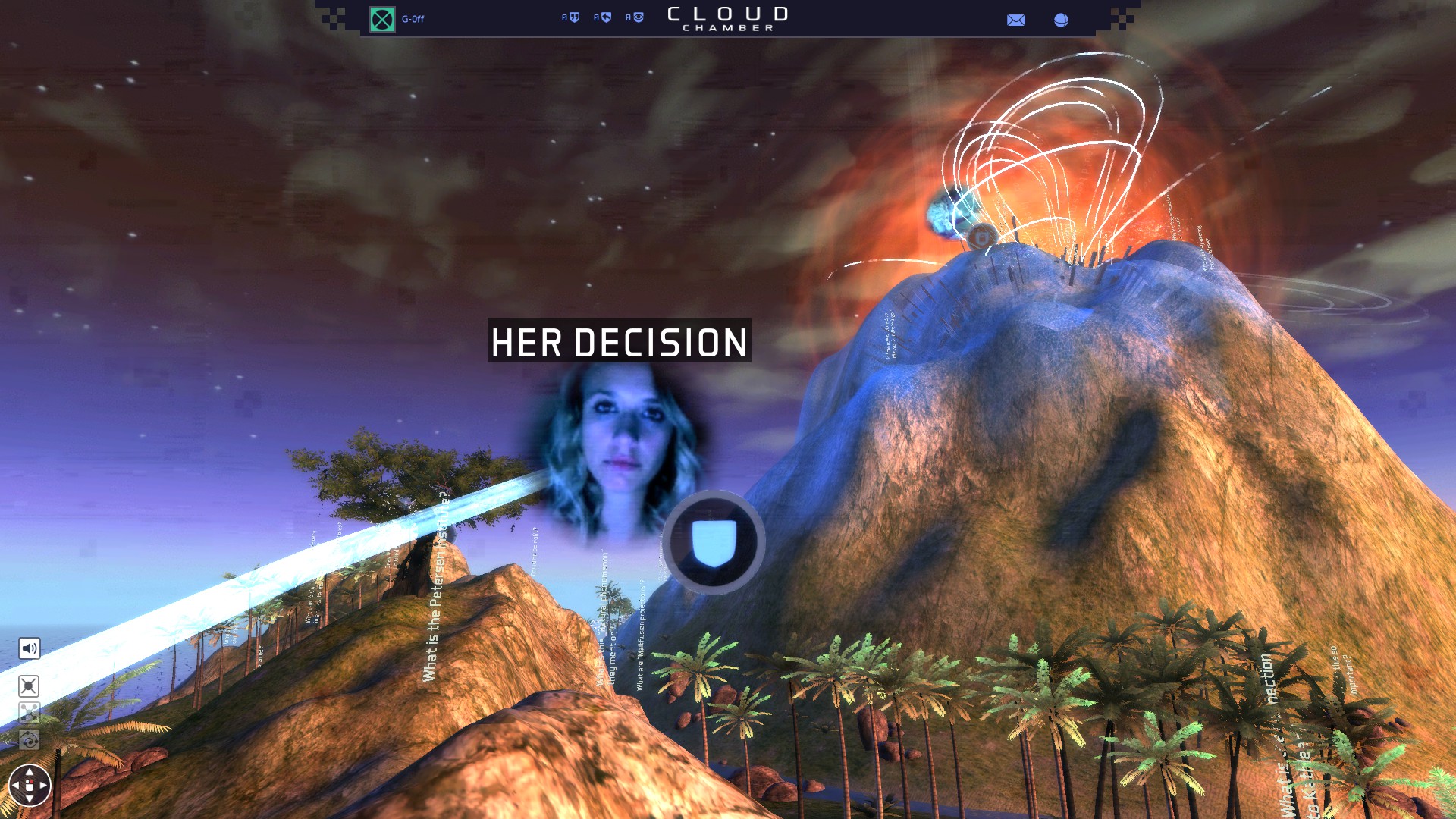1456x819 pixels.
Task: Open the mail envelope inbox
Action: [x=1015, y=20]
